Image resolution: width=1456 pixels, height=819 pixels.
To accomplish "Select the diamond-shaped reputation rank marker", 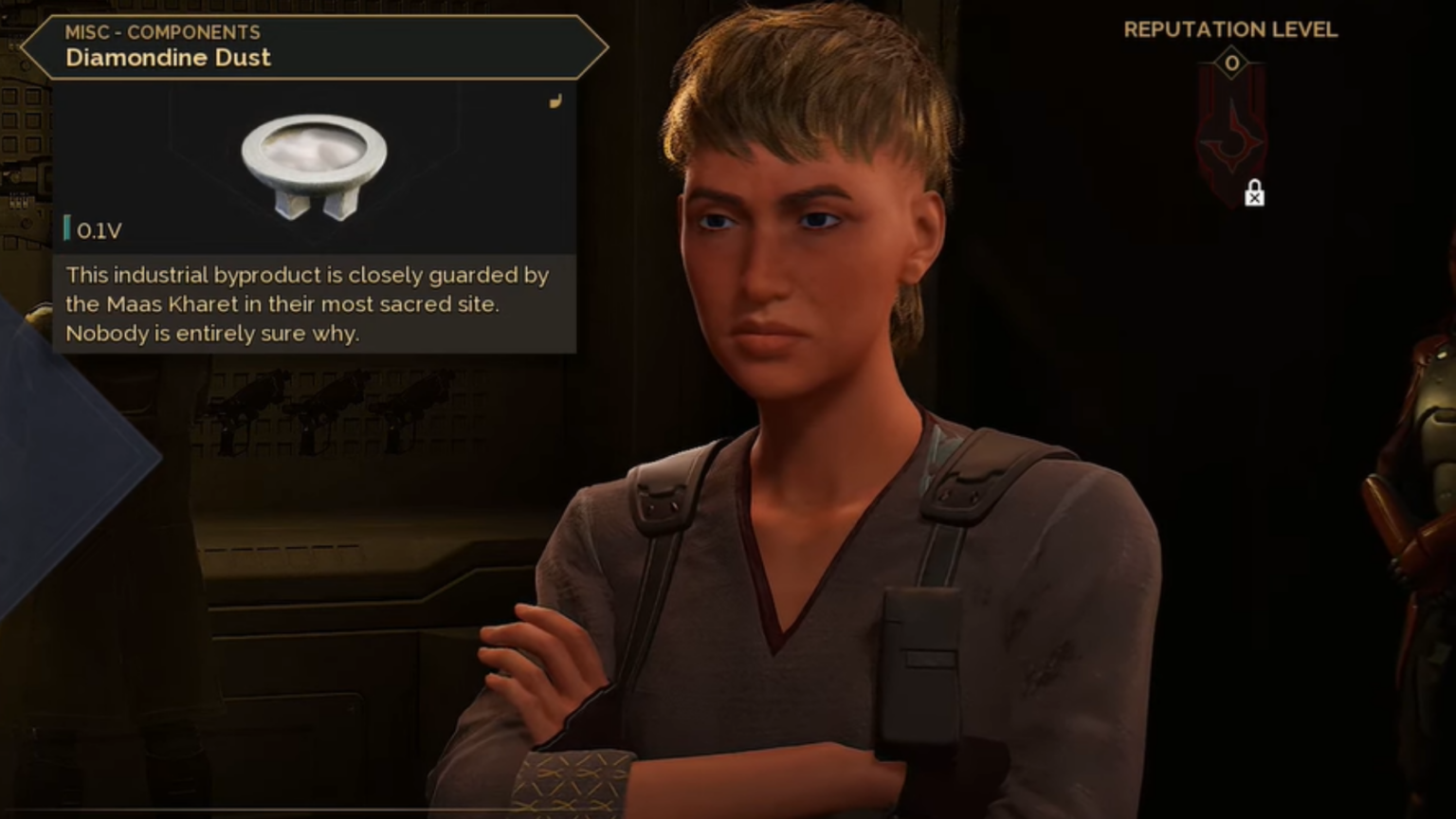I will (1231, 64).
